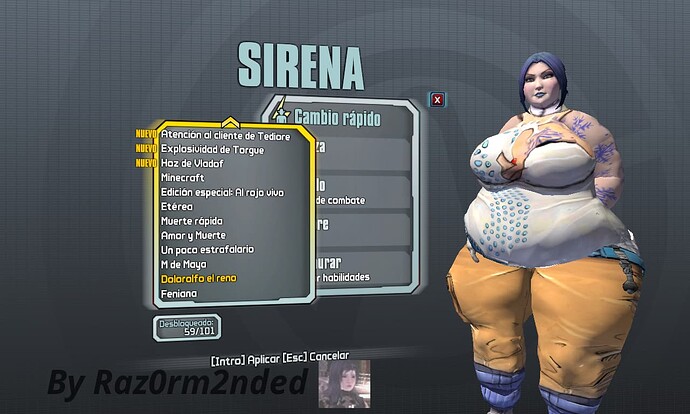The height and width of the screenshot is (414, 690).
Task: Select the Etérea skin
Action: click(177, 206)
